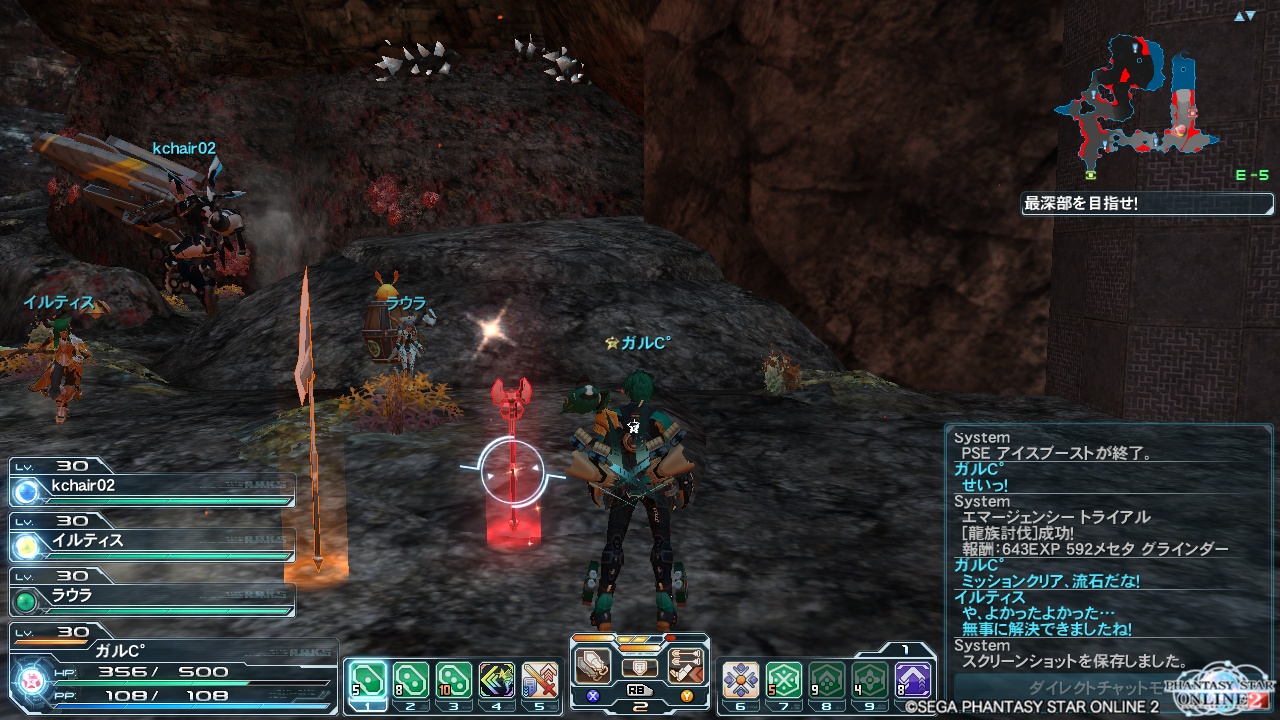Select party member kchair02 in the party list
The width and height of the screenshot is (1280, 720).
coord(152,487)
